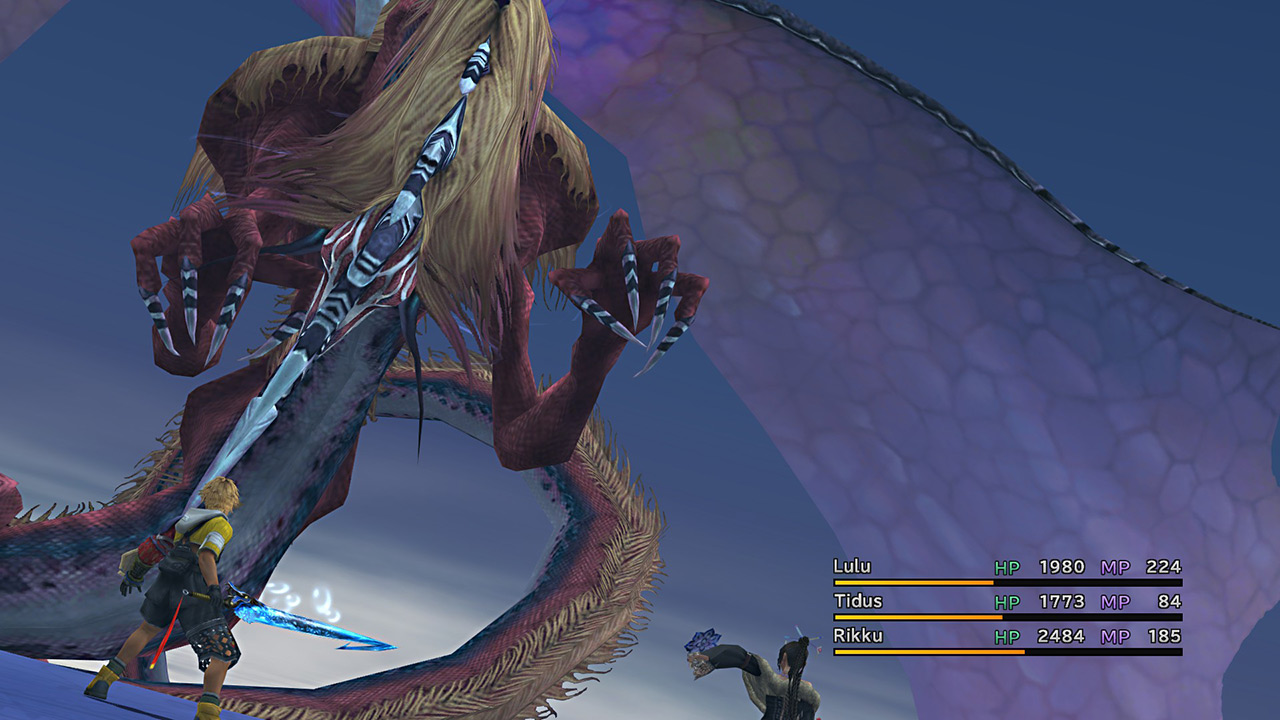This screenshot has width=1280, height=720.
Task: Select Lulu in the party list
Action: pyautogui.click(x=852, y=567)
